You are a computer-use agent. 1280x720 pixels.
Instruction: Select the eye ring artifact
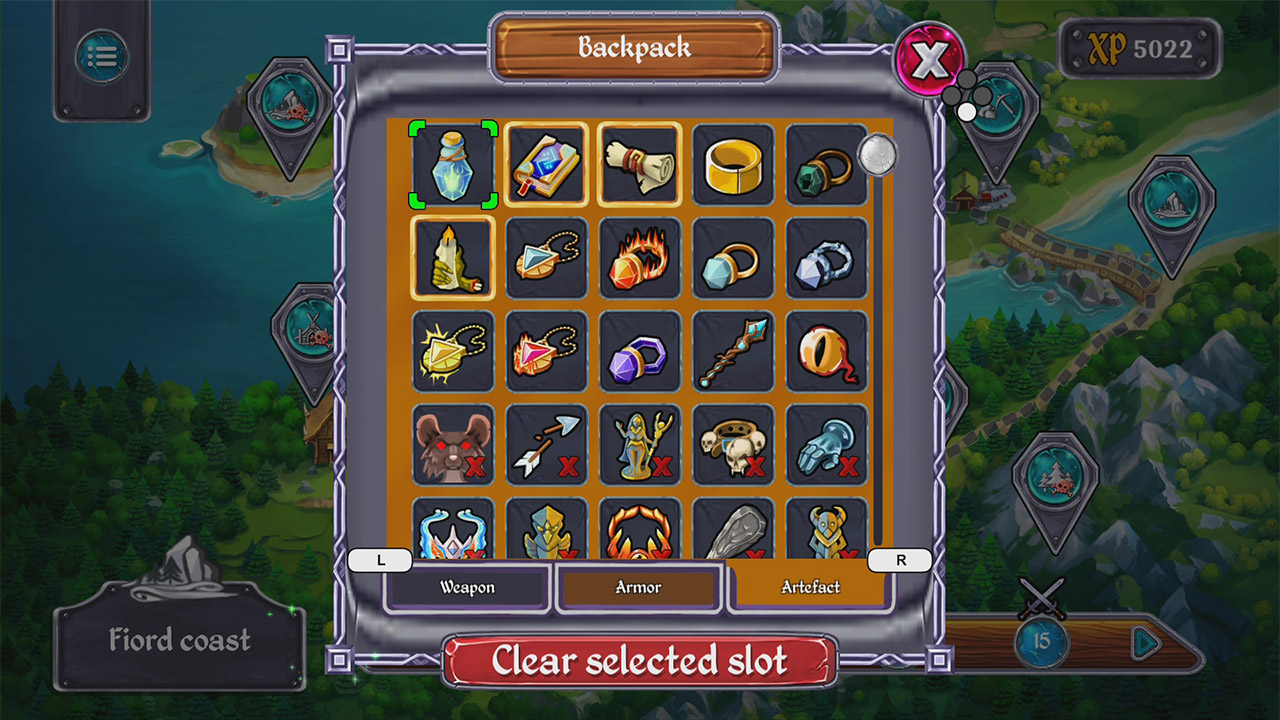tap(826, 352)
